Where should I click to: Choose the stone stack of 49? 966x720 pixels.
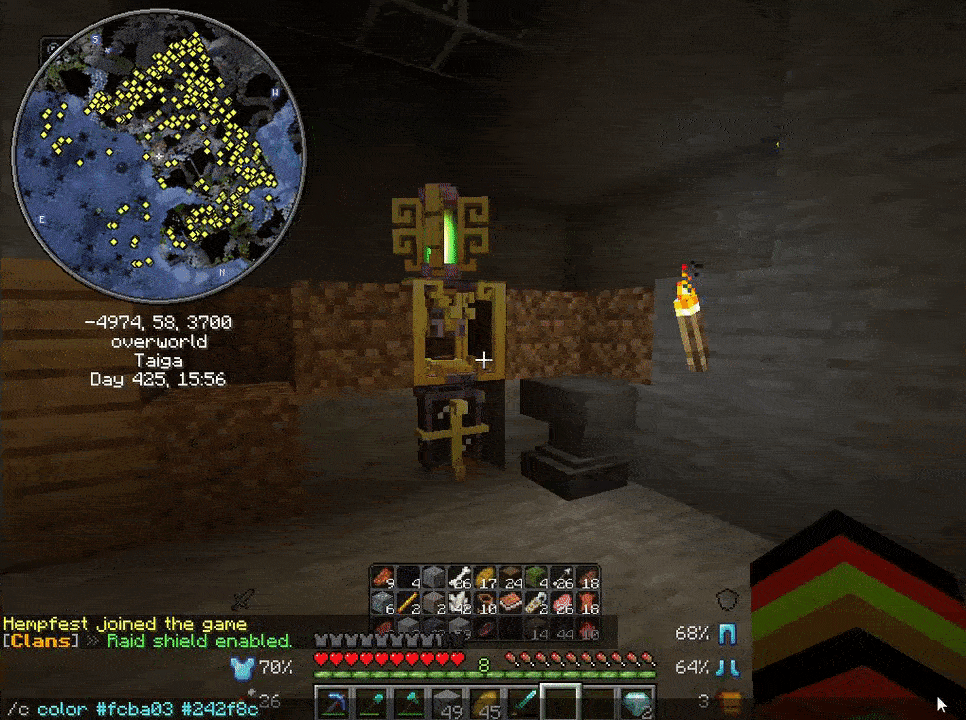point(447,704)
